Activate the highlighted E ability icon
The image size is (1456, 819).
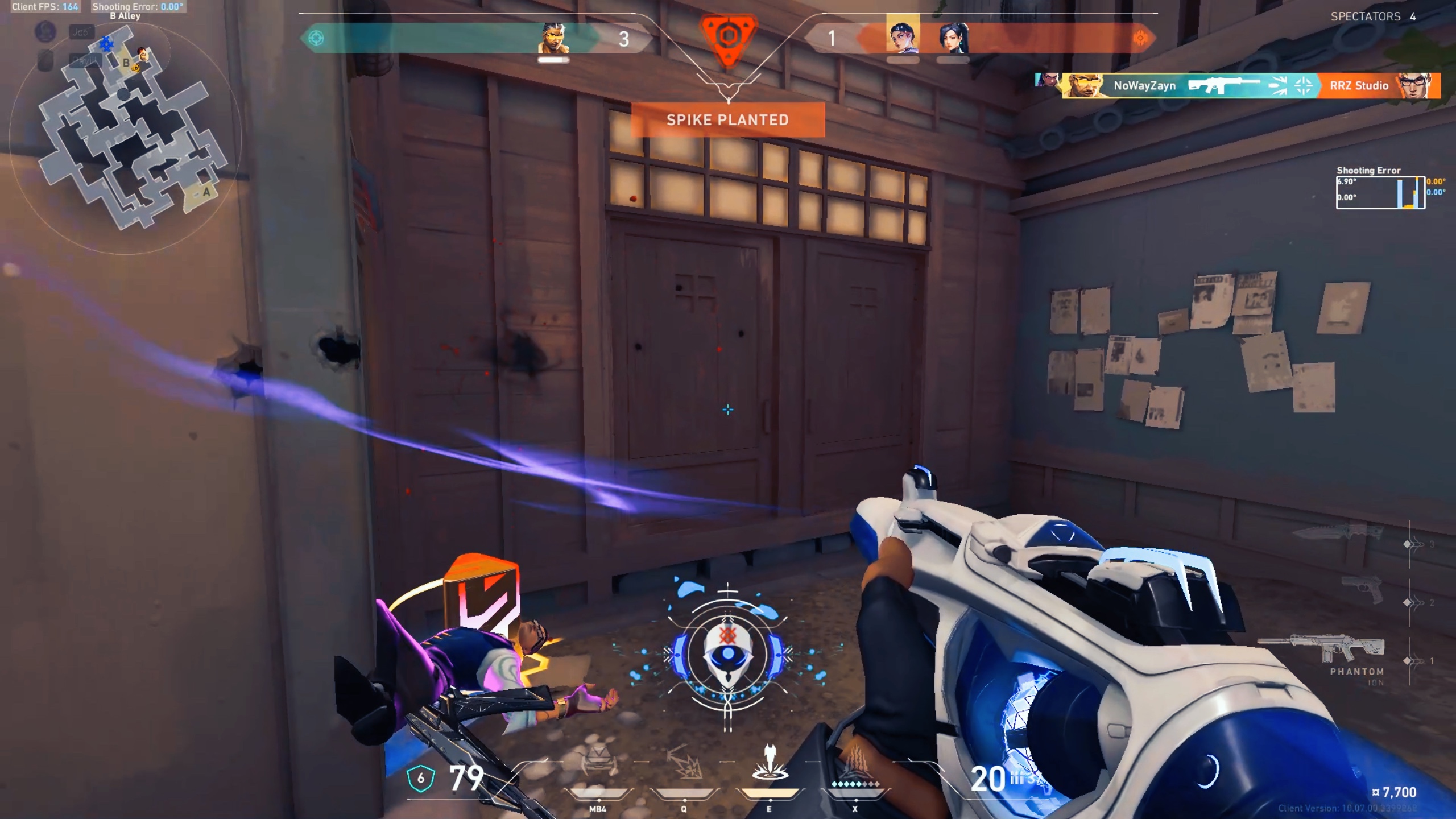769,763
